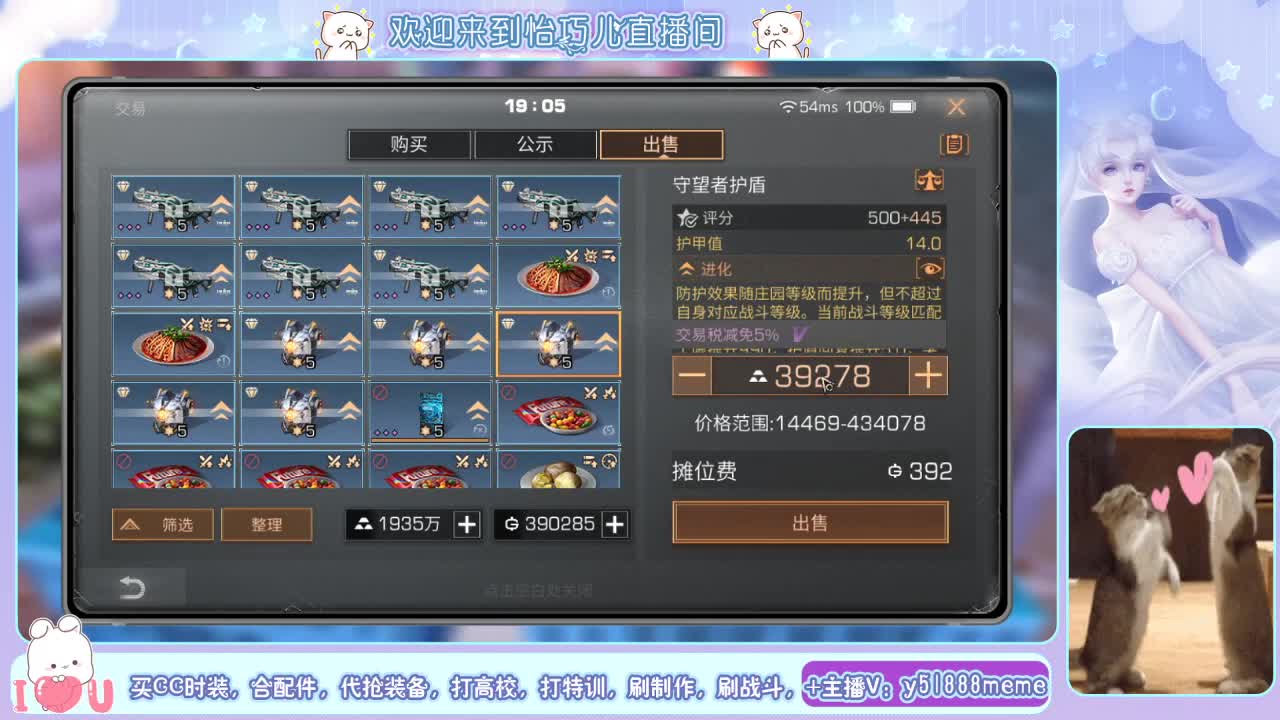This screenshot has width=1280, height=720.
Task: Switch to the 购买 buy tab
Action: 409,145
